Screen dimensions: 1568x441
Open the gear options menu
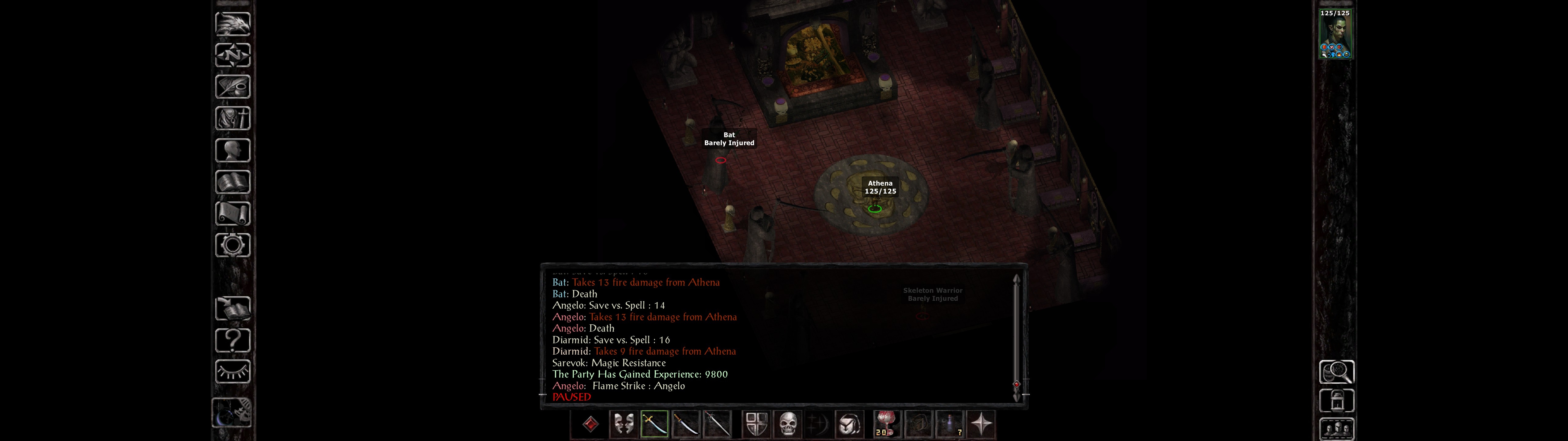coord(232,245)
